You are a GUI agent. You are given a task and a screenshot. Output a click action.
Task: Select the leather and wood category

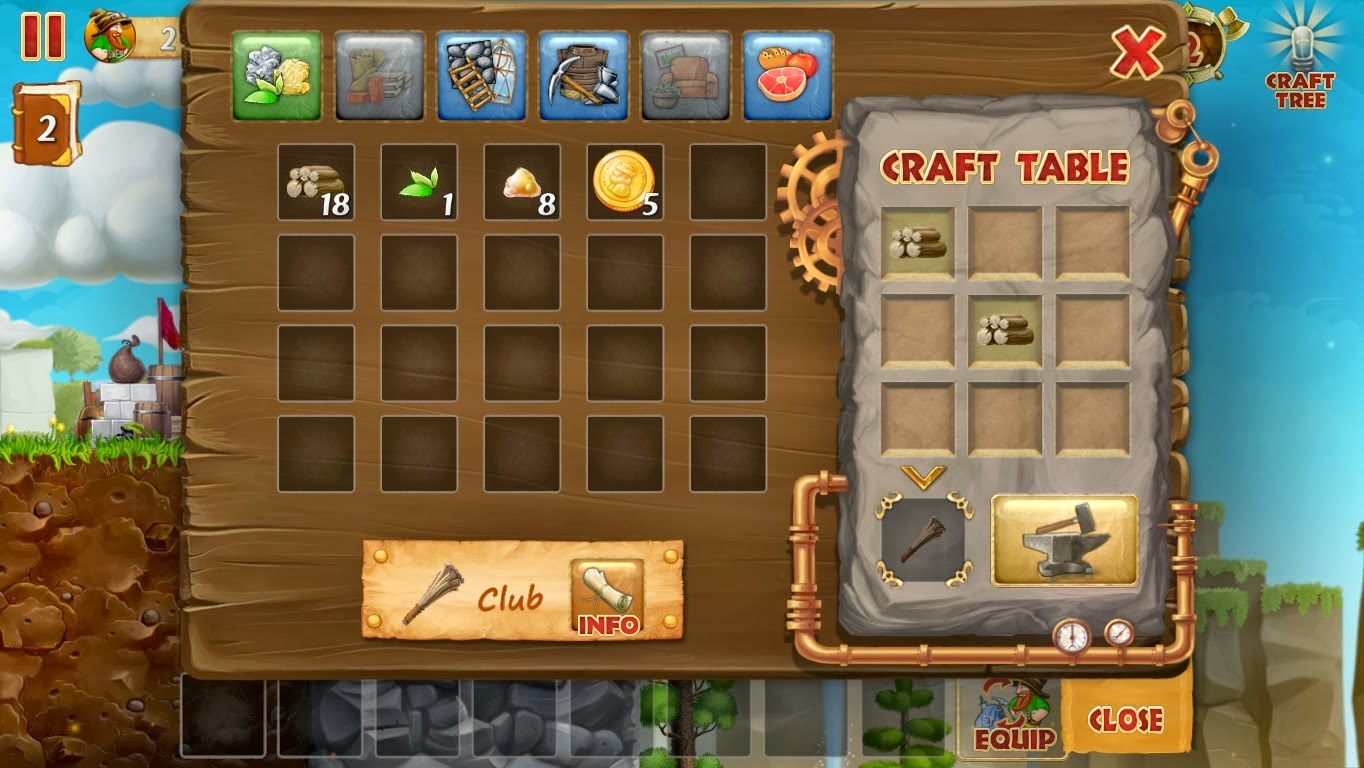click(x=378, y=72)
